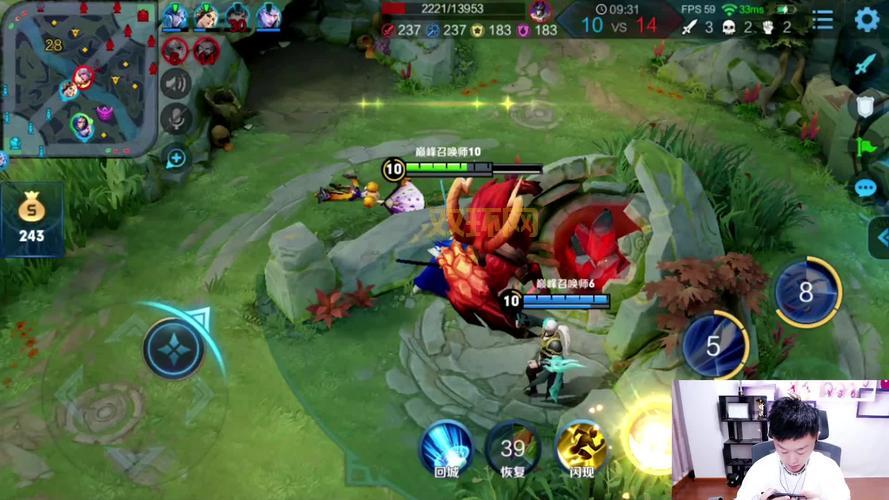This screenshot has width=889, height=500.
Task: Expand the right edge arrow panel
Action: [881, 238]
